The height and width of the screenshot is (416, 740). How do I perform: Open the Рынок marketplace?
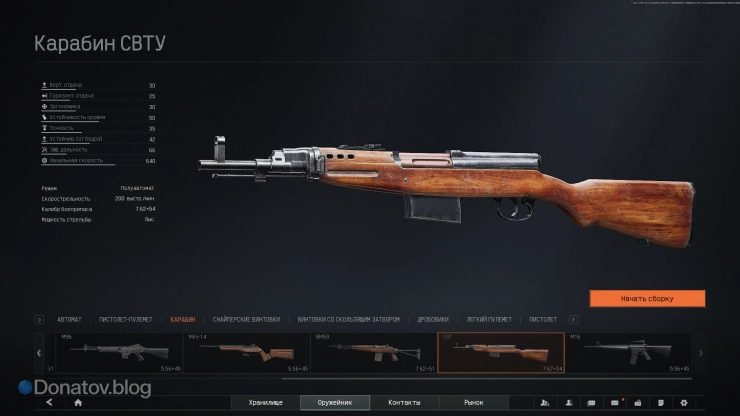[473, 402]
